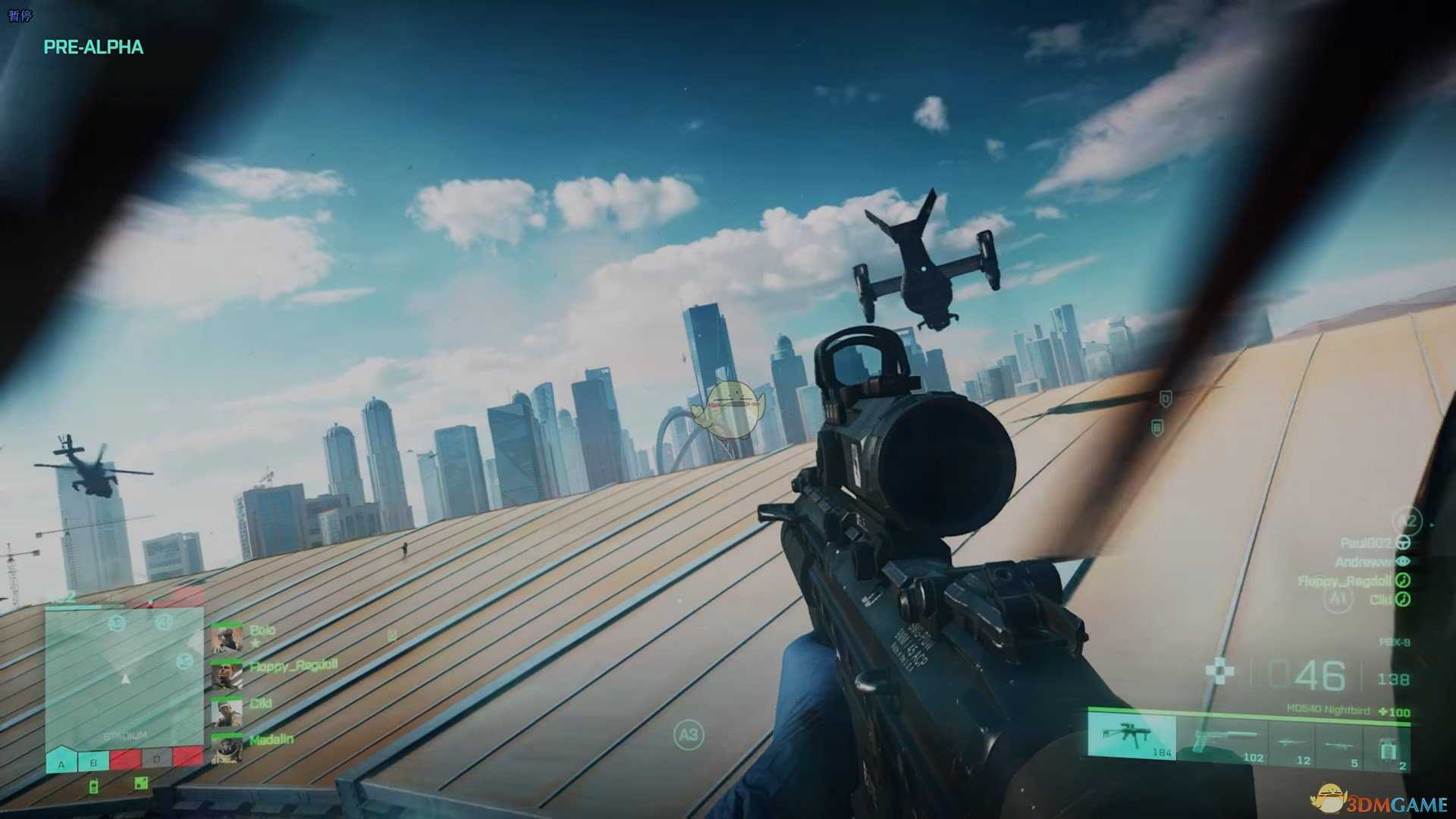Click the A2 objective marker

coord(1407,521)
